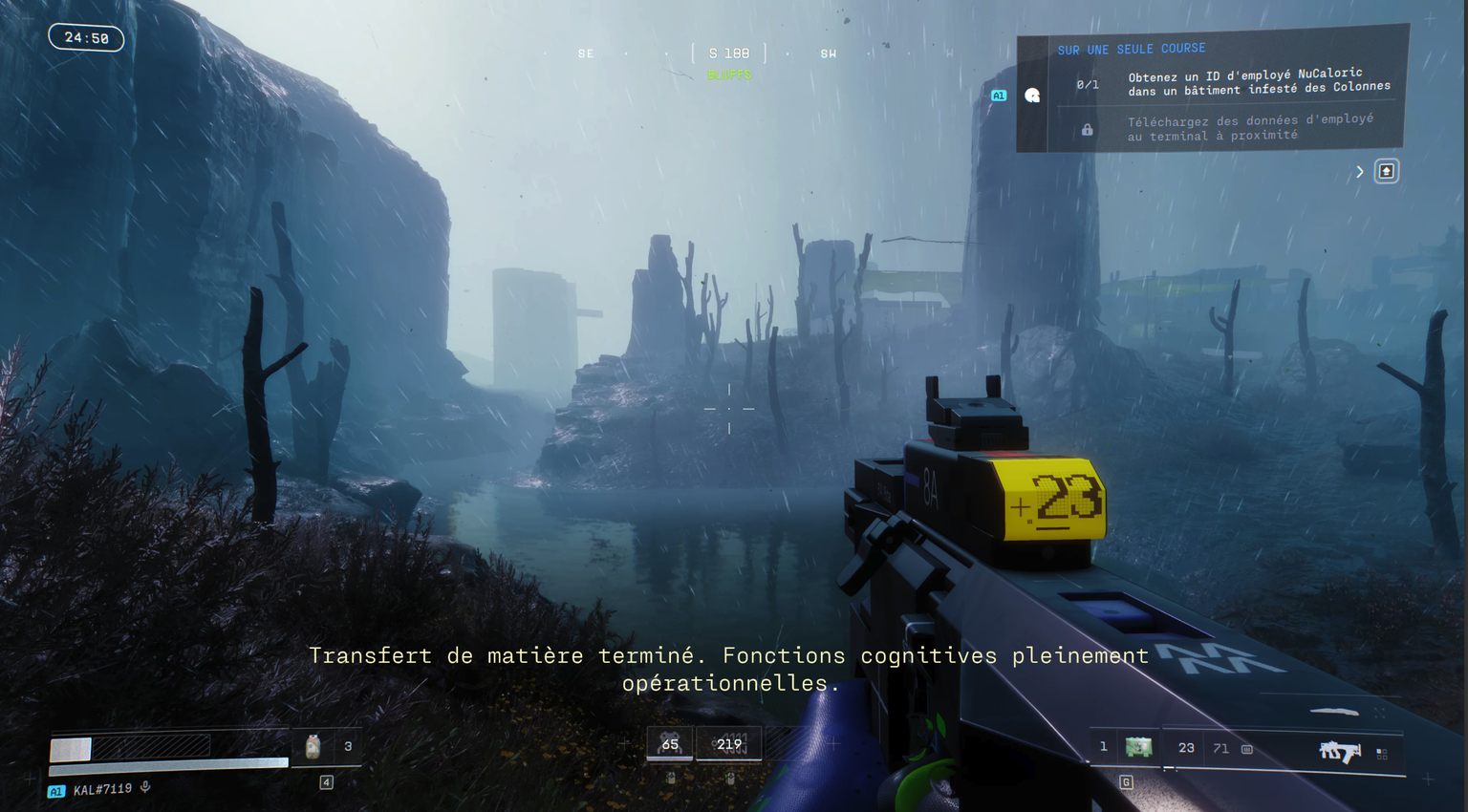Click the compass heading at the top

[729, 53]
